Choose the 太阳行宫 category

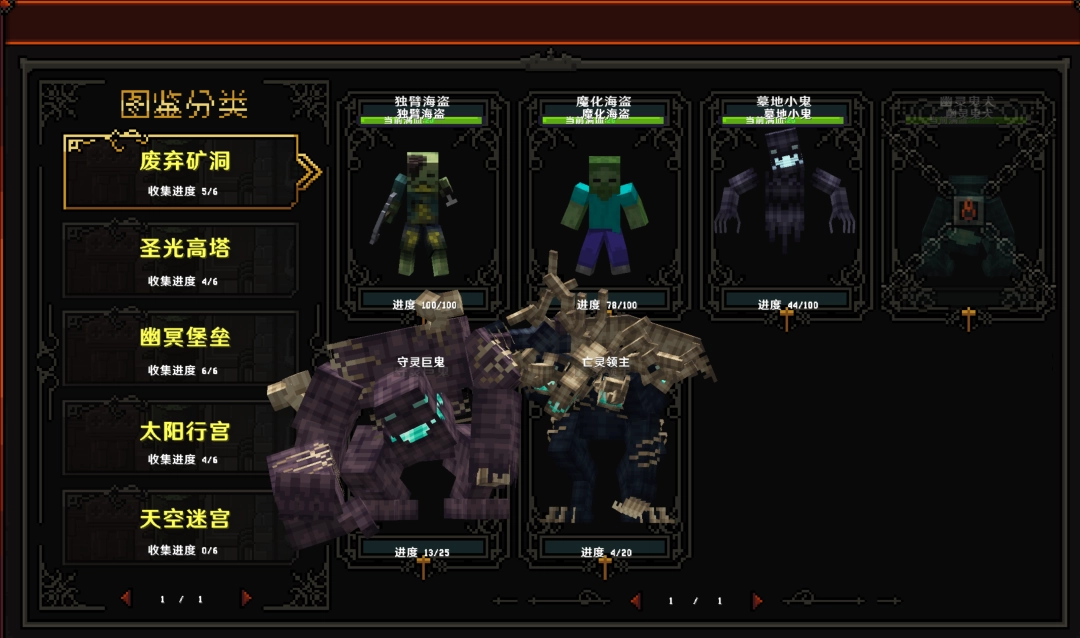pyautogui.click(x=182, y=438)
